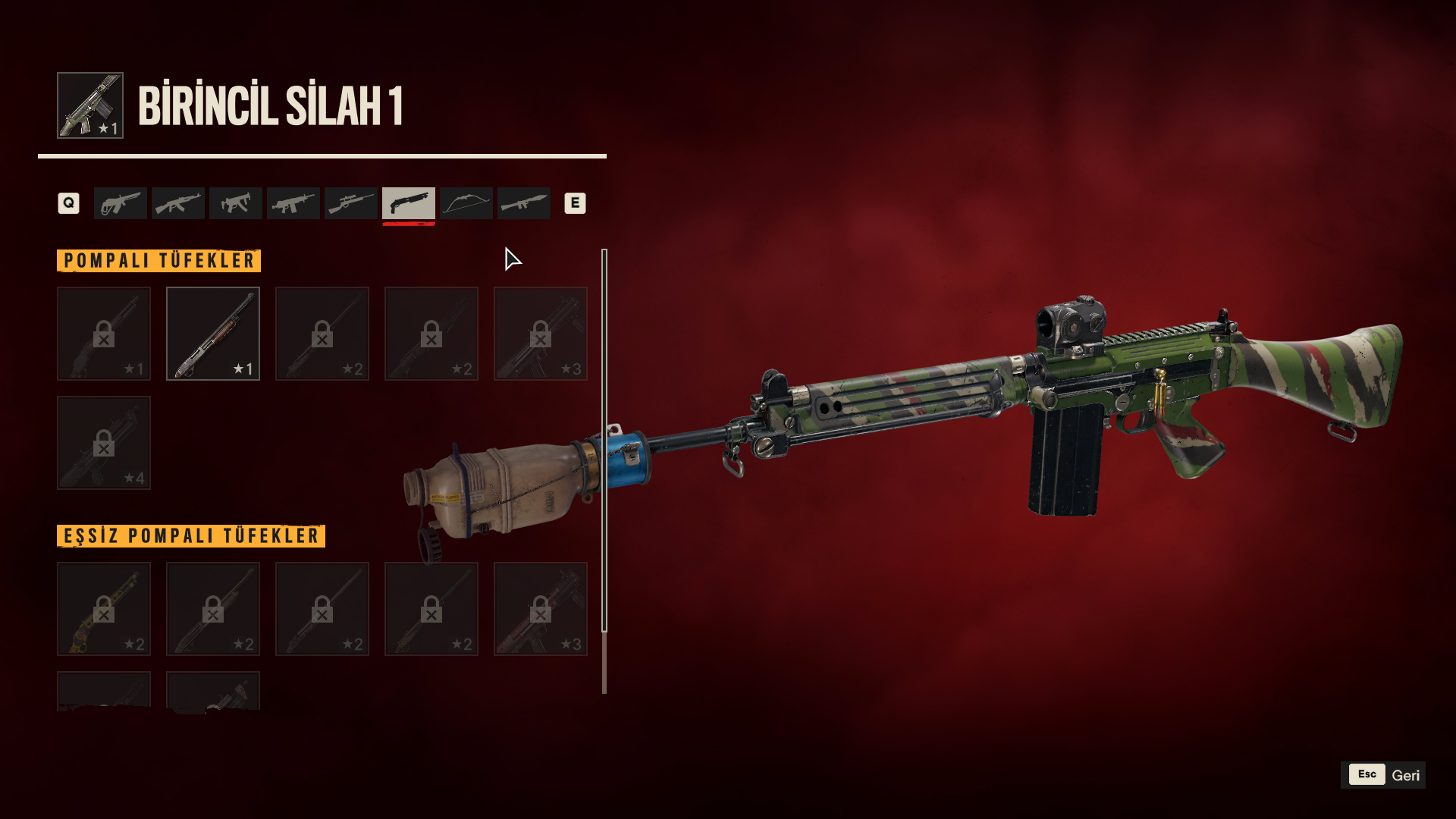Go back with the Geri button

(1383, 775)
